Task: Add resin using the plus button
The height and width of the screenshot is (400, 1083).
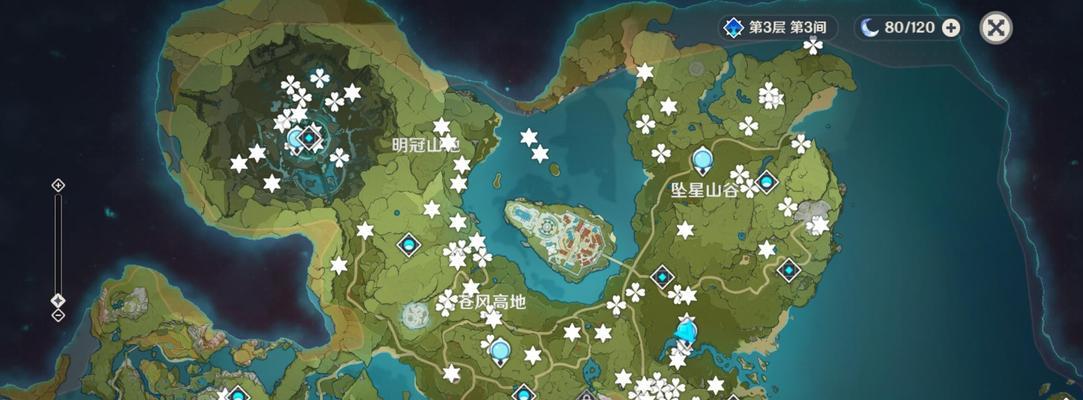Action: (951, 27)
